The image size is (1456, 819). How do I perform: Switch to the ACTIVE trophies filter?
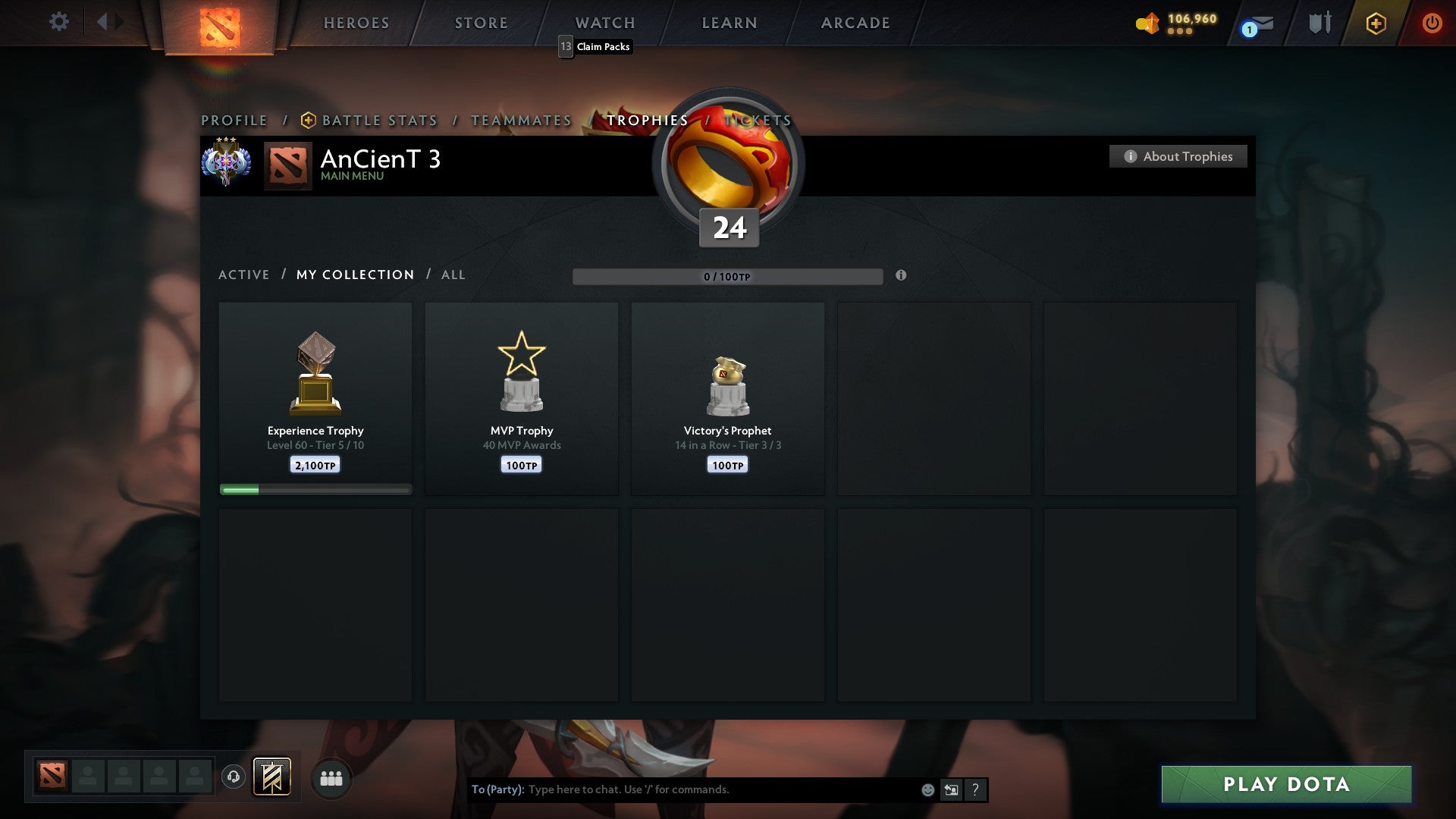click(x=244, y=275)
